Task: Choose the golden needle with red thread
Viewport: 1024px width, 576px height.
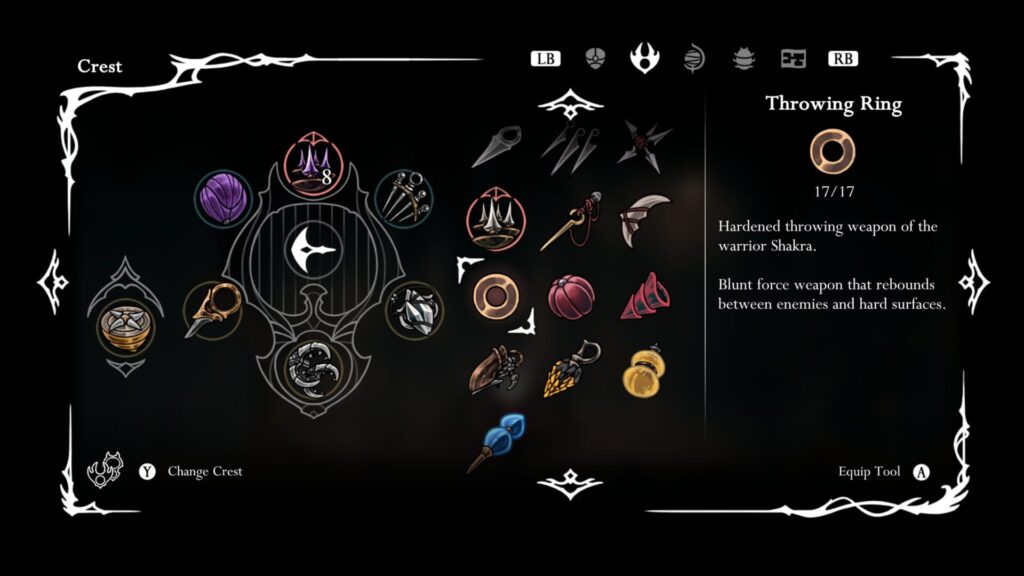Action: click(571, 221)
